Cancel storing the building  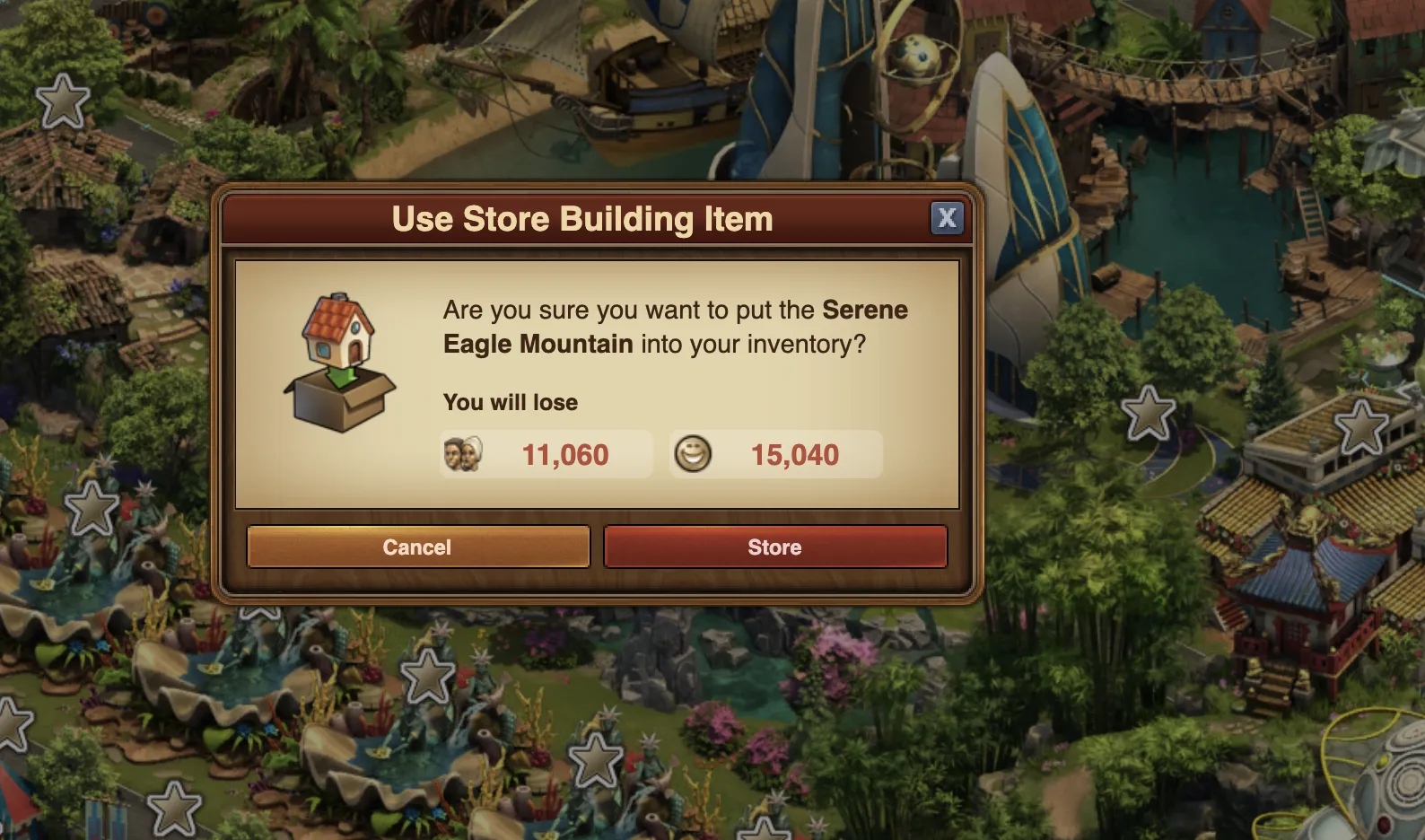coord(417,547)
